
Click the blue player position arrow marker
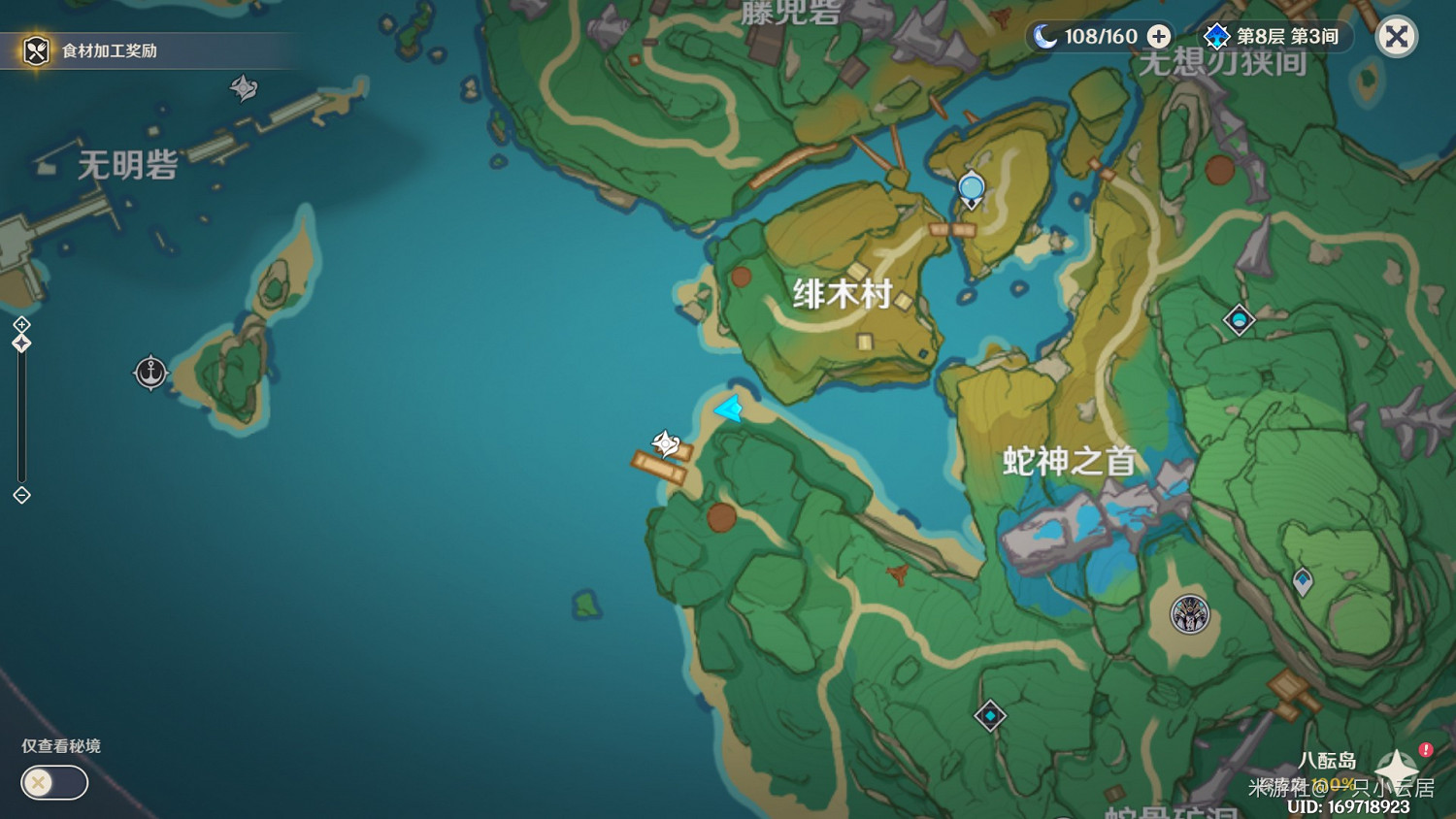[x=729, y=410]
